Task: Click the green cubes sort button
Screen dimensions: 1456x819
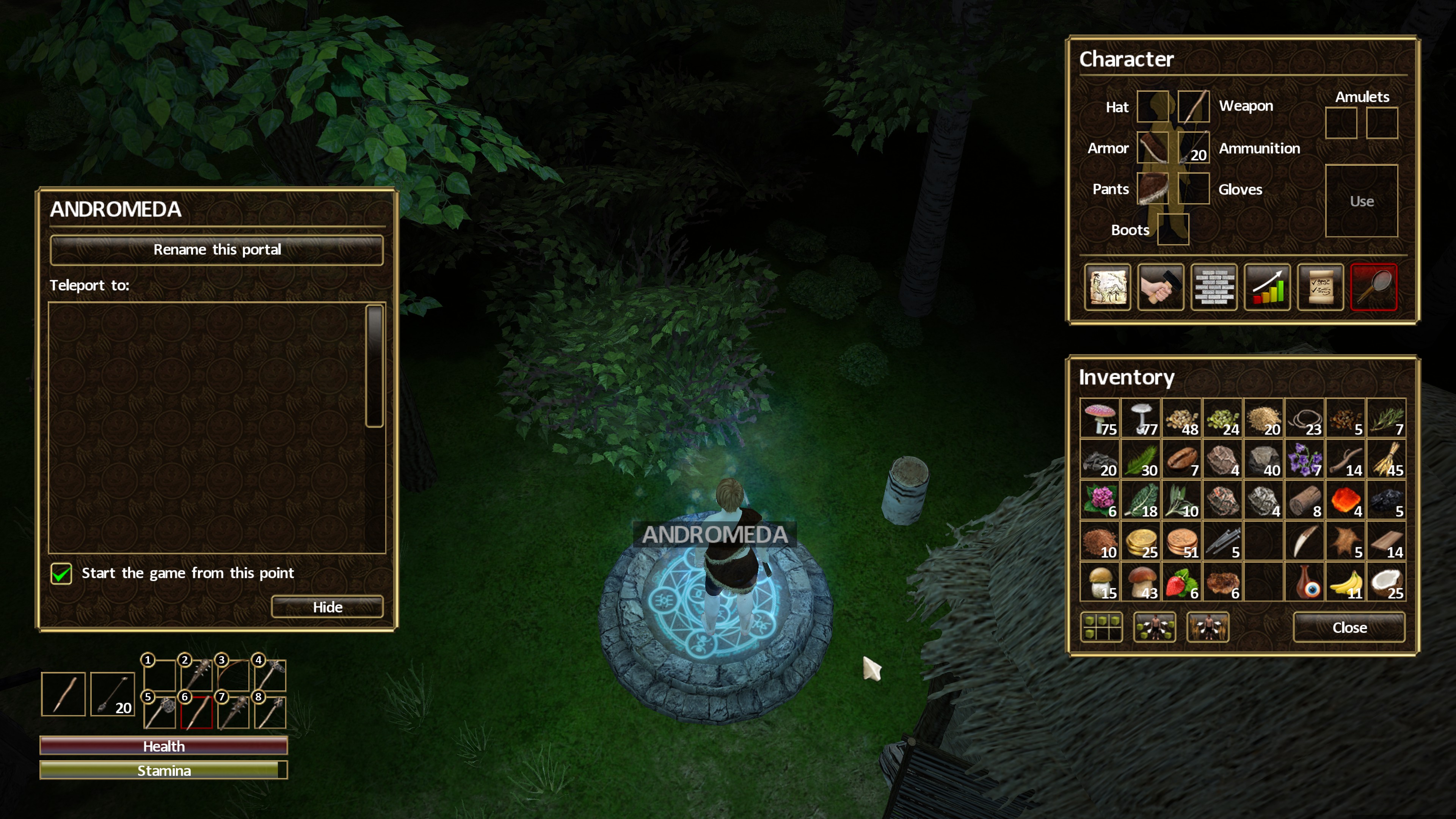Action: (x=1101, y=628)
